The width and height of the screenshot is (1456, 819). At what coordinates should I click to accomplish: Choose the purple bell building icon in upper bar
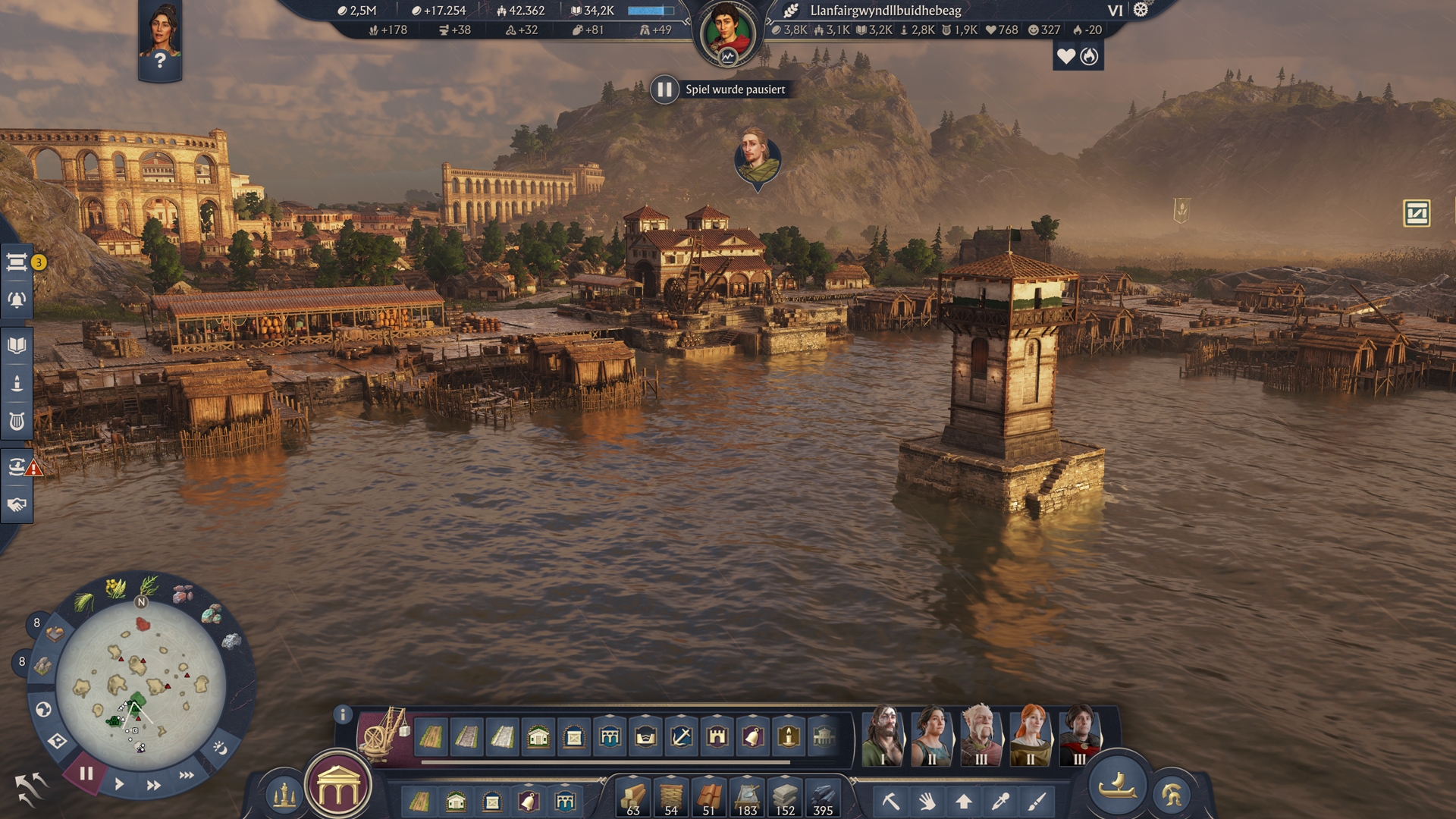pyautogui.click(x=753, y=736)
